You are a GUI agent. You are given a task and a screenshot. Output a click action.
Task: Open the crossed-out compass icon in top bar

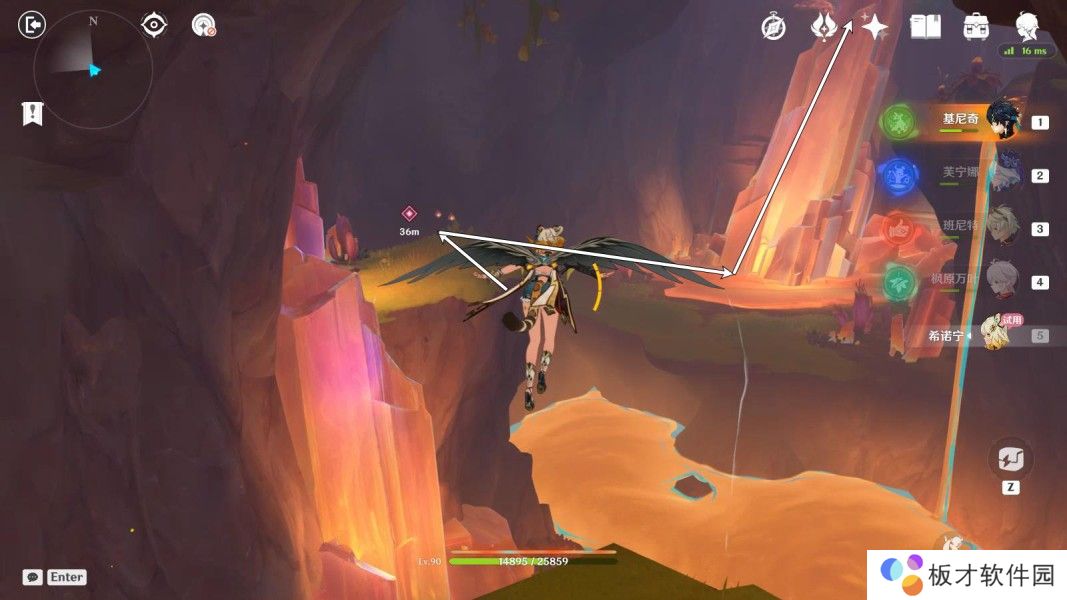pos(773,27)
